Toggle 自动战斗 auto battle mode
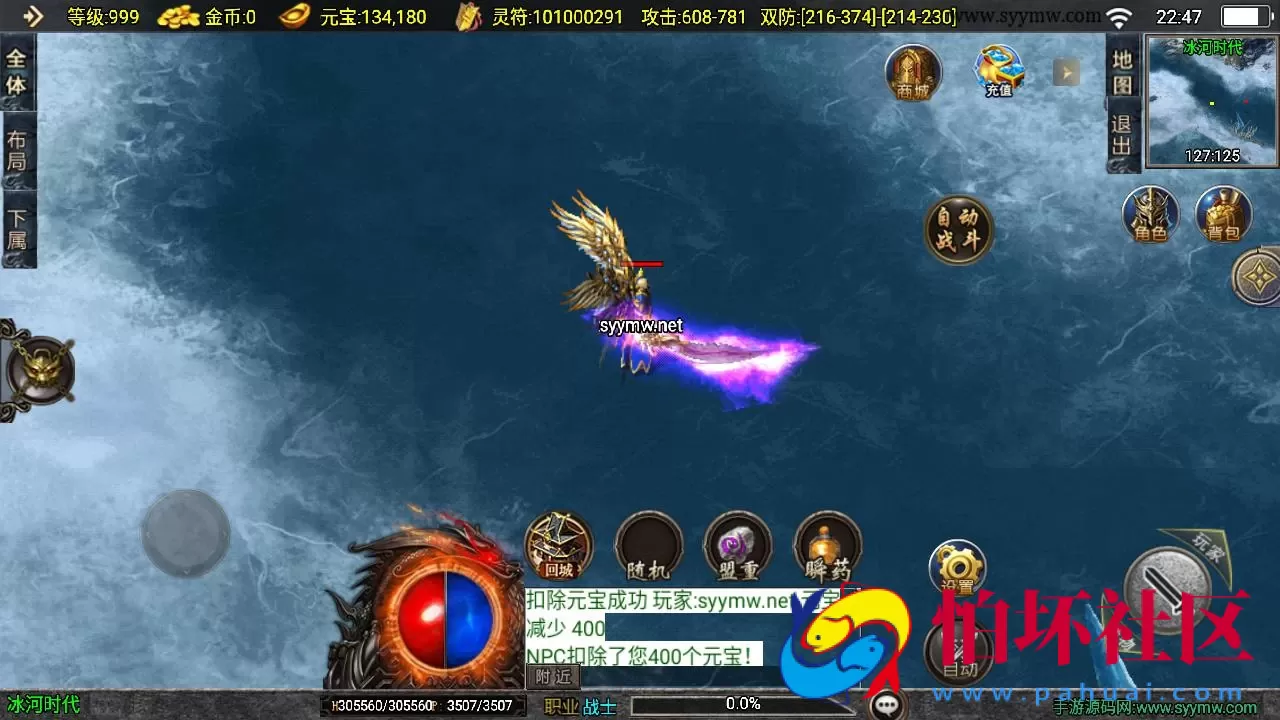The height and width of the screenshot is (720, 1280). tap(957, 228)
